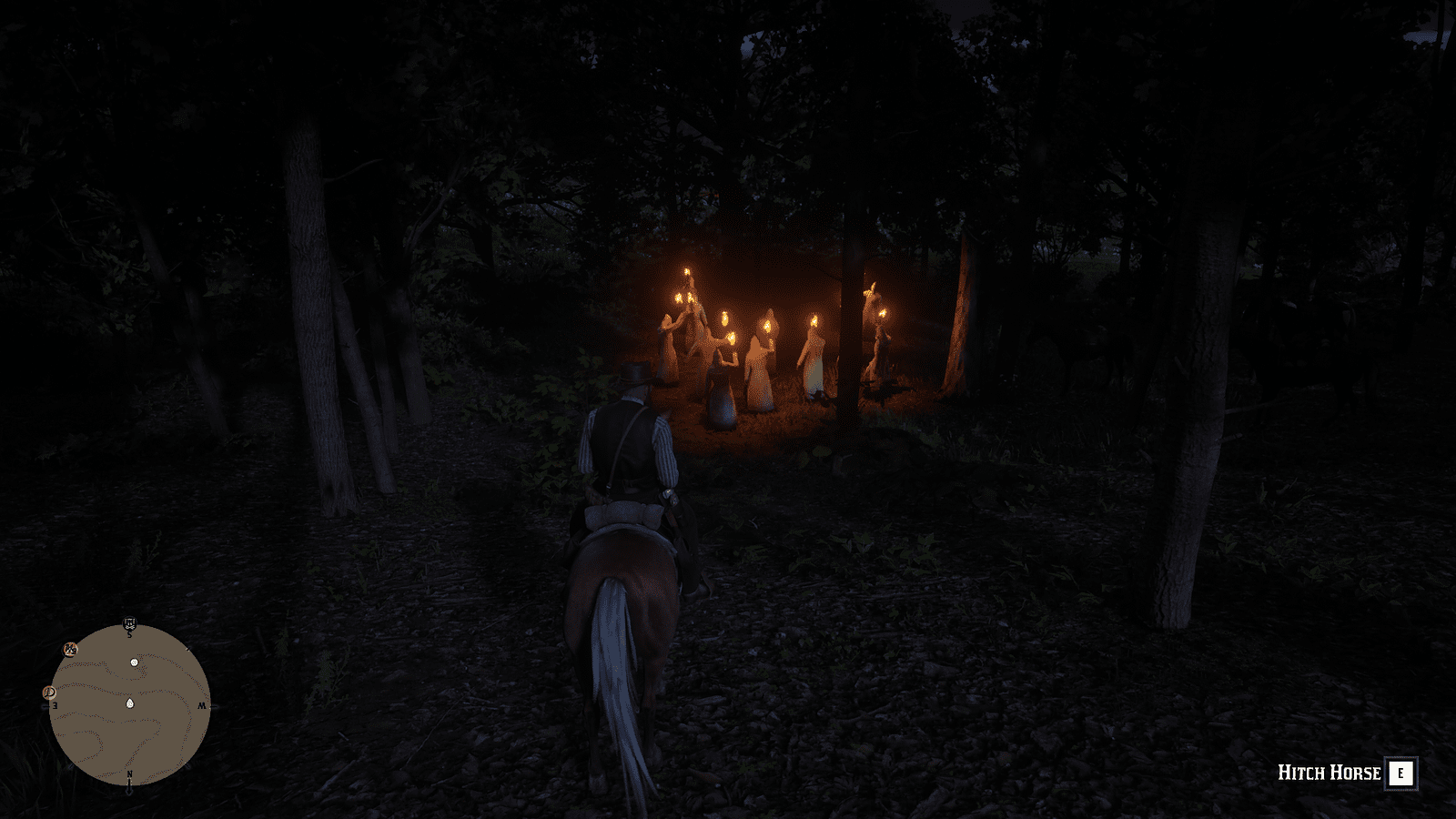Click the player arrow marker in minimap center
Screen dimensions: 1456x819
(130, 703)
